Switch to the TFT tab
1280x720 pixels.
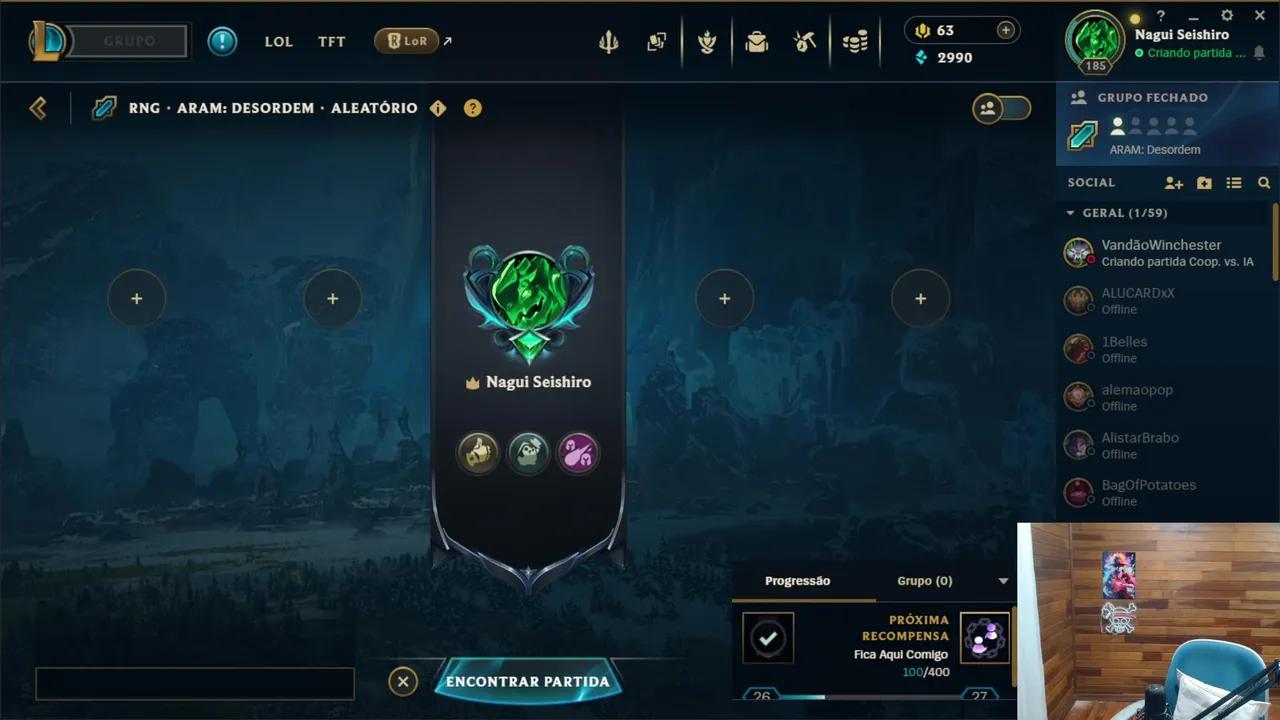[331, 41]
